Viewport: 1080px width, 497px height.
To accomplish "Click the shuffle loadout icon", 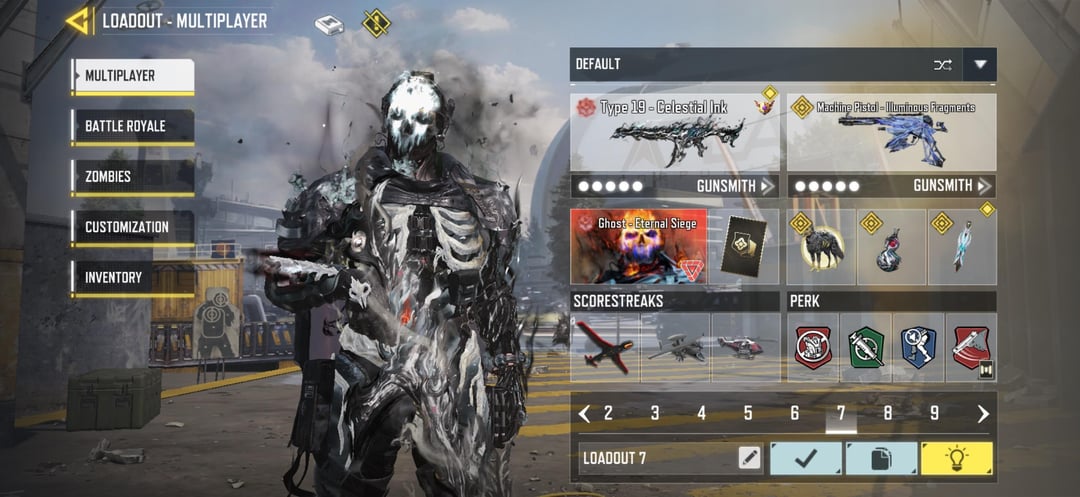I will click(x=942, y=65).
